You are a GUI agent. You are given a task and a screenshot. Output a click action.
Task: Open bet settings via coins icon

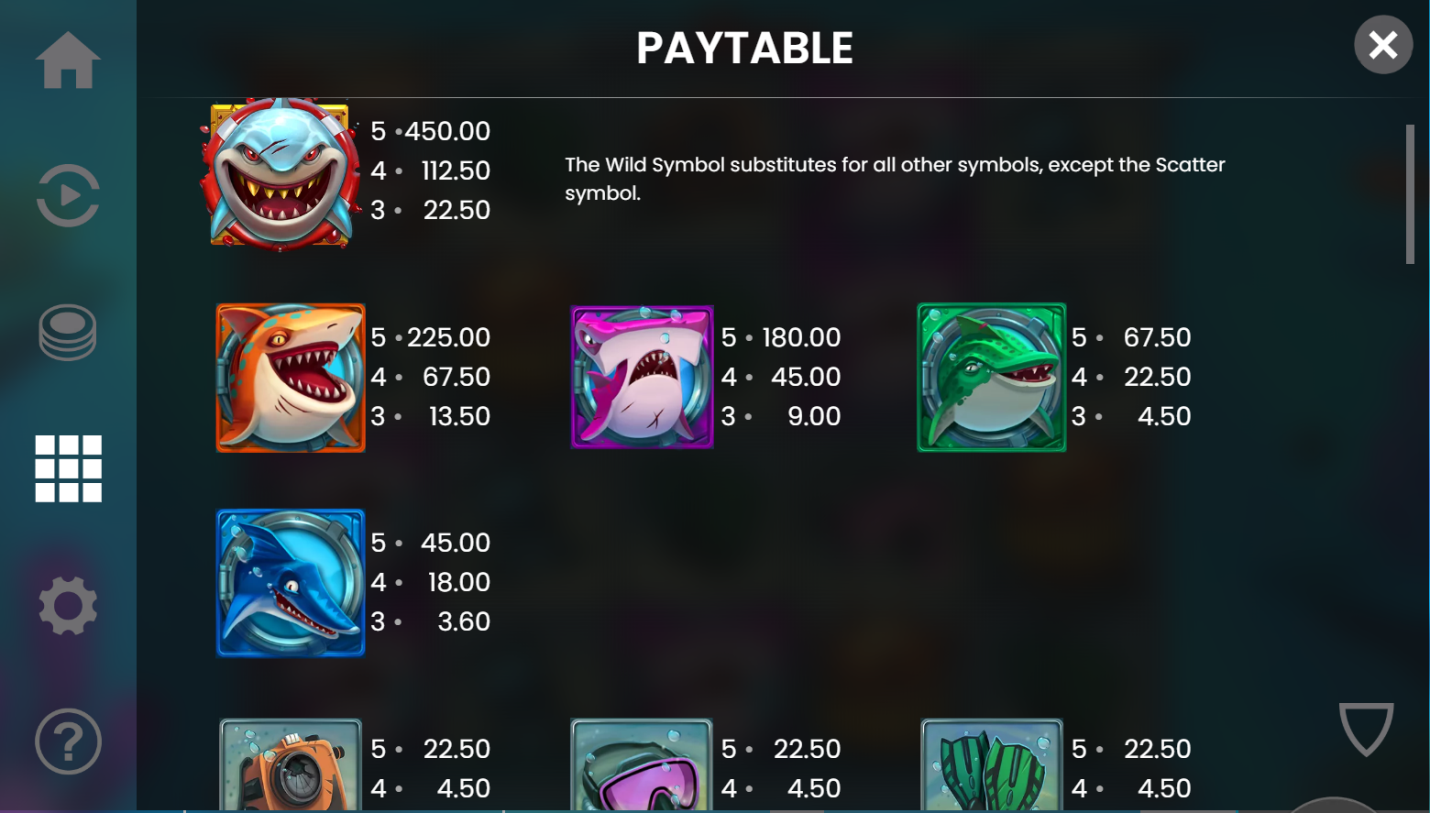67,331
